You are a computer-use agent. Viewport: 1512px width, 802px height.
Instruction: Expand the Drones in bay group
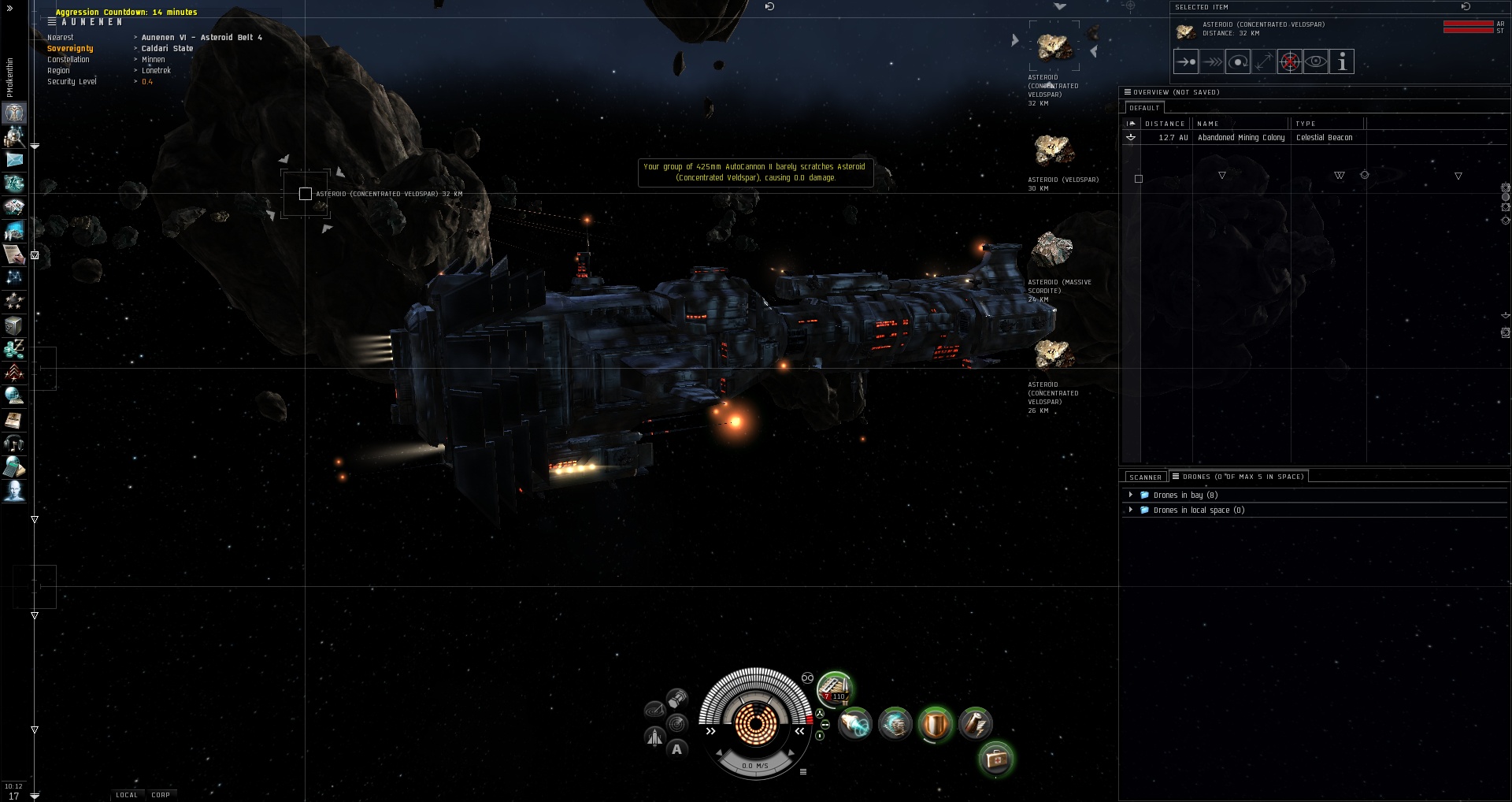(1131, 495)
